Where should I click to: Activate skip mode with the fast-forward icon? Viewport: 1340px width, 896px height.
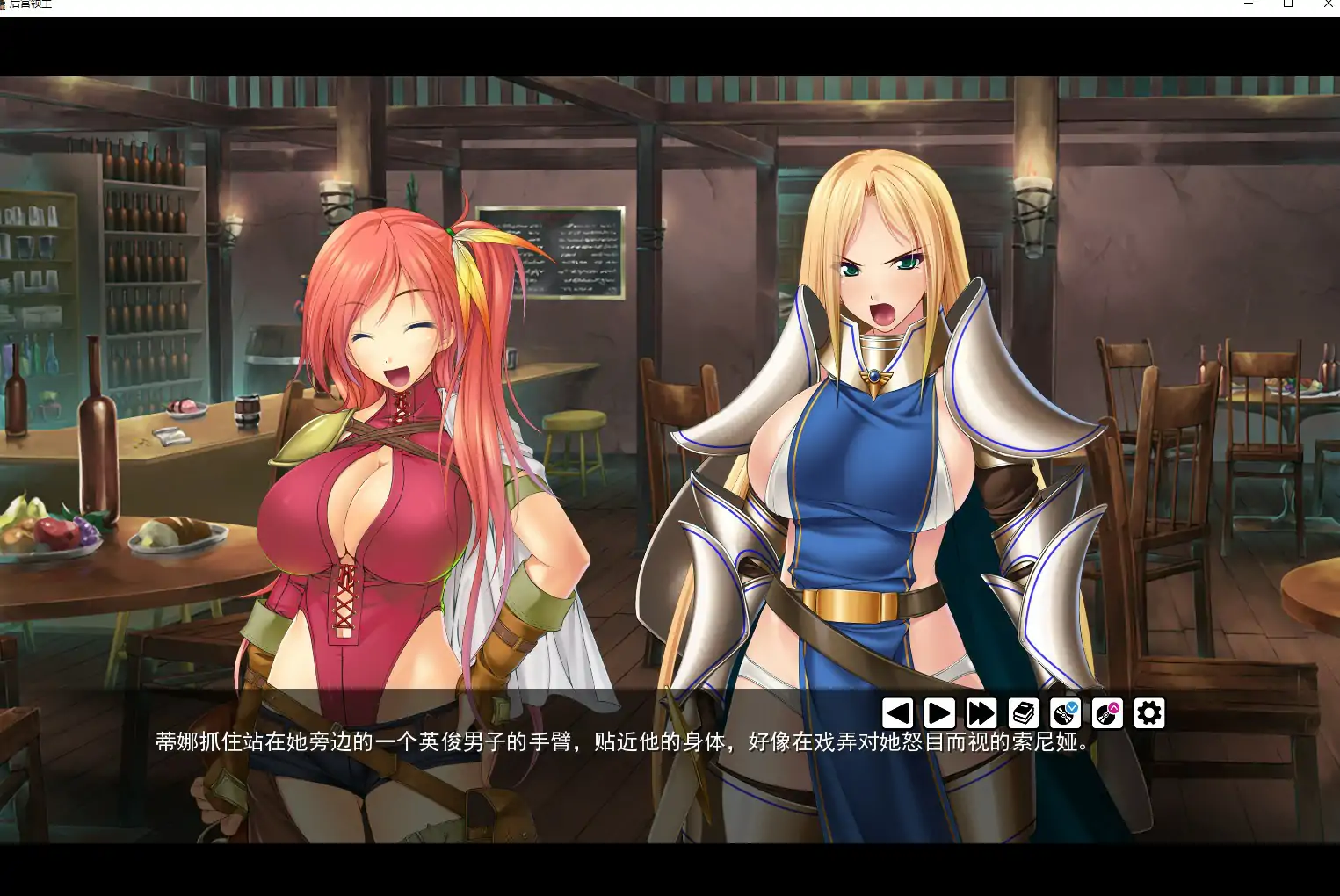tap(981, 713)
